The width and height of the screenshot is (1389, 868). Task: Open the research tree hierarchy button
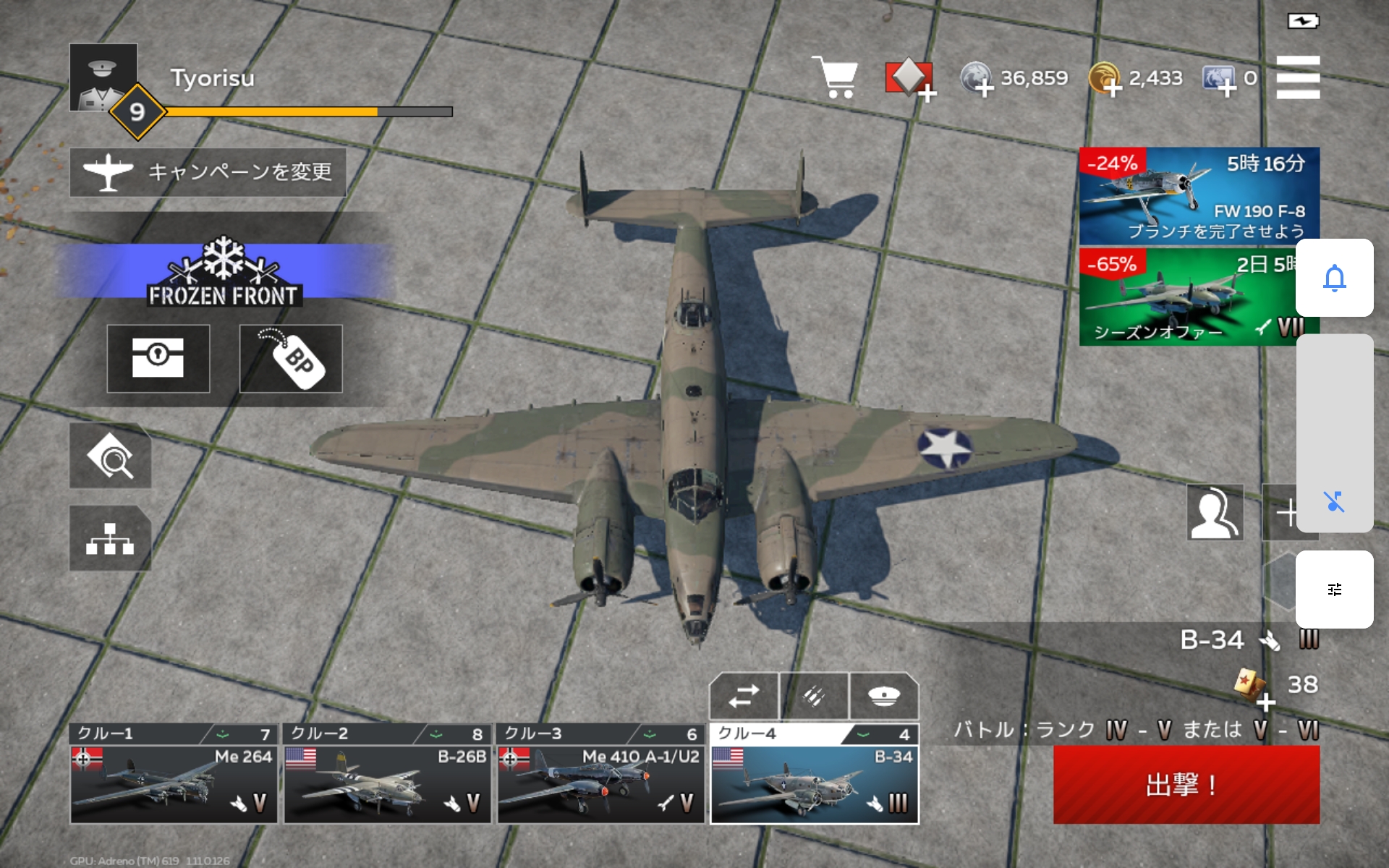click(x=110, y=538)
